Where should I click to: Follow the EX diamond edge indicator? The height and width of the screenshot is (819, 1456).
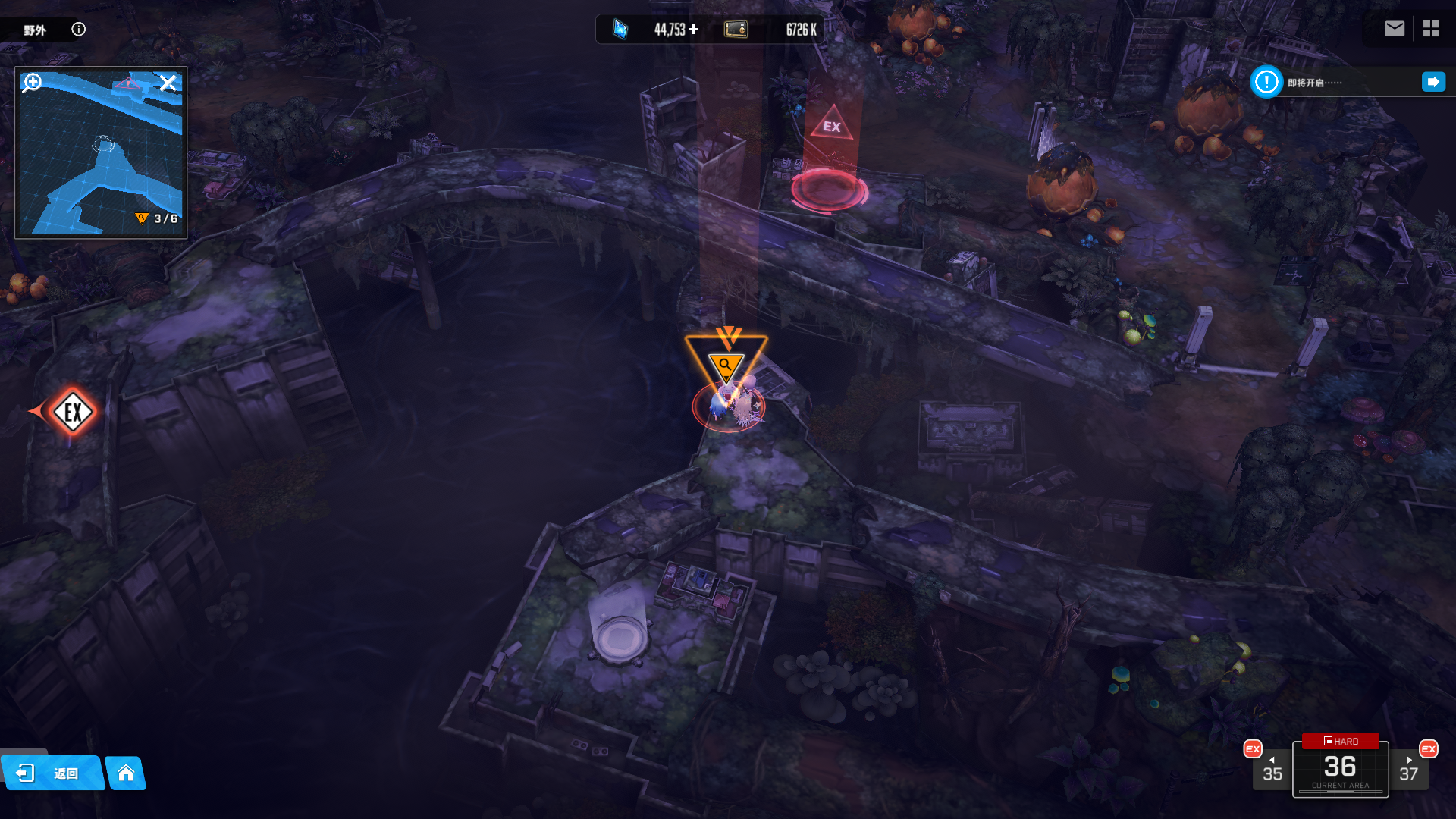coord(73,412)
